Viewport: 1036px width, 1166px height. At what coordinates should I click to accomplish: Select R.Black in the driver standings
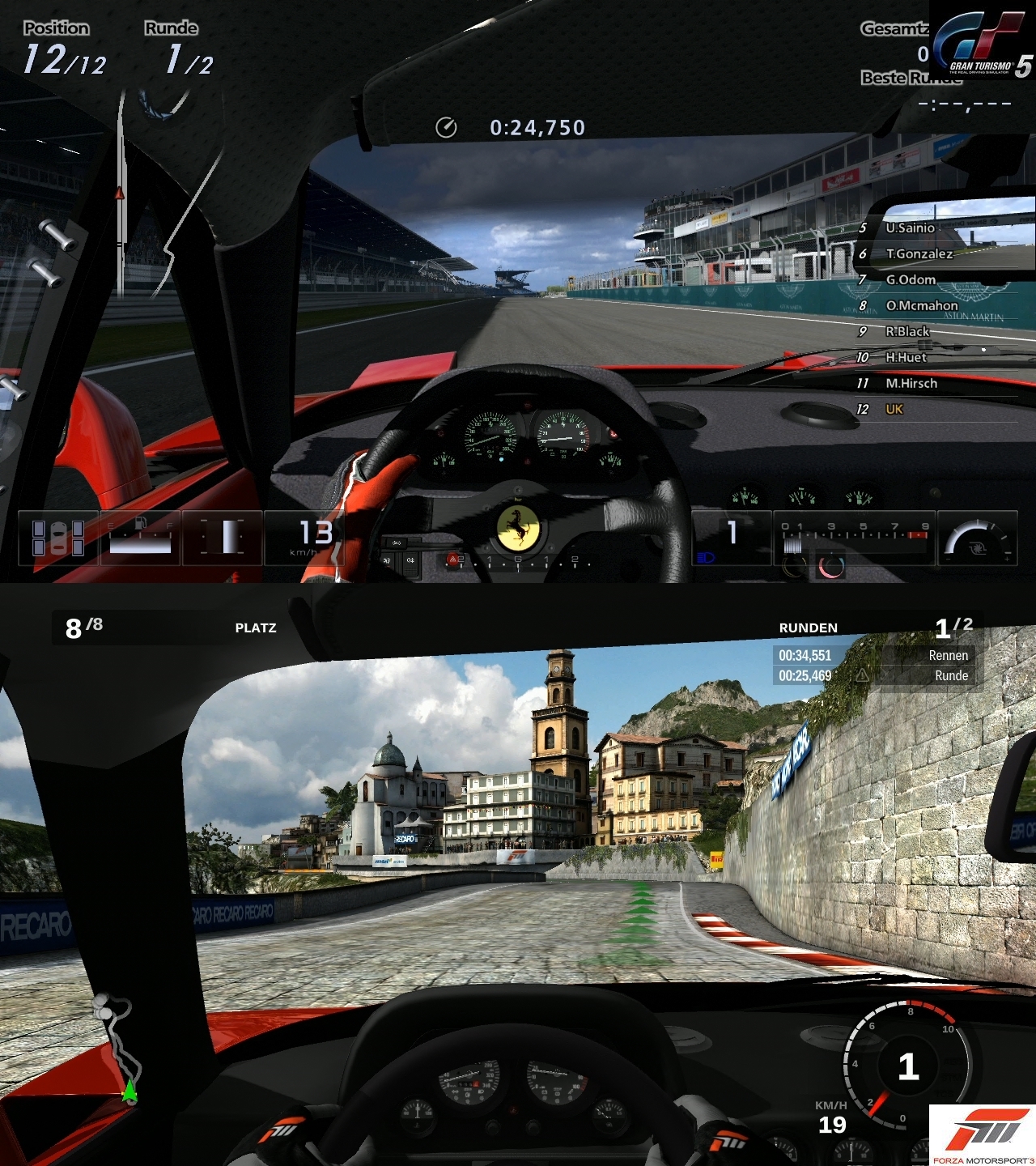tap(907, 332)
